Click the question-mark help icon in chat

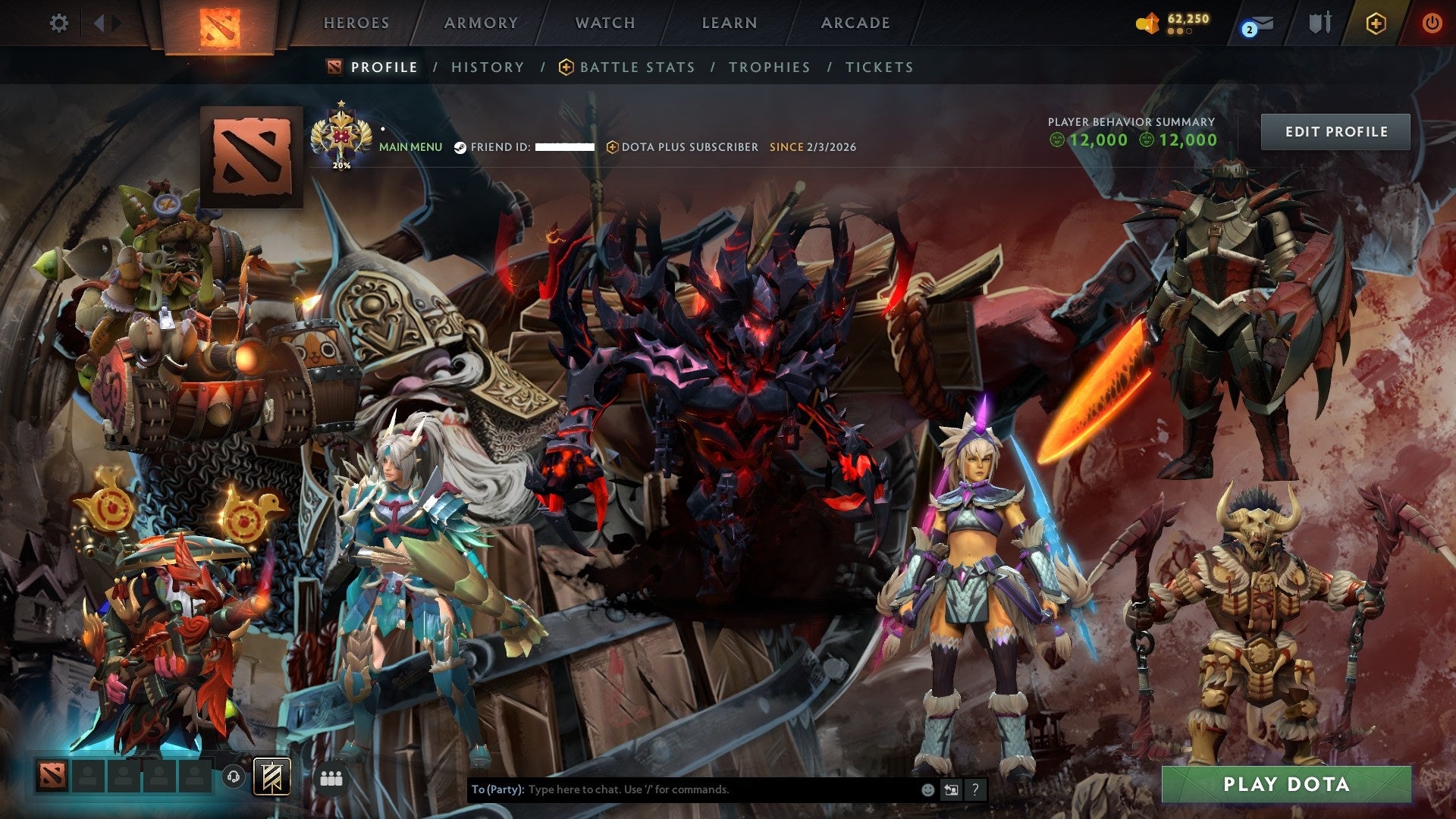(974, 789)
